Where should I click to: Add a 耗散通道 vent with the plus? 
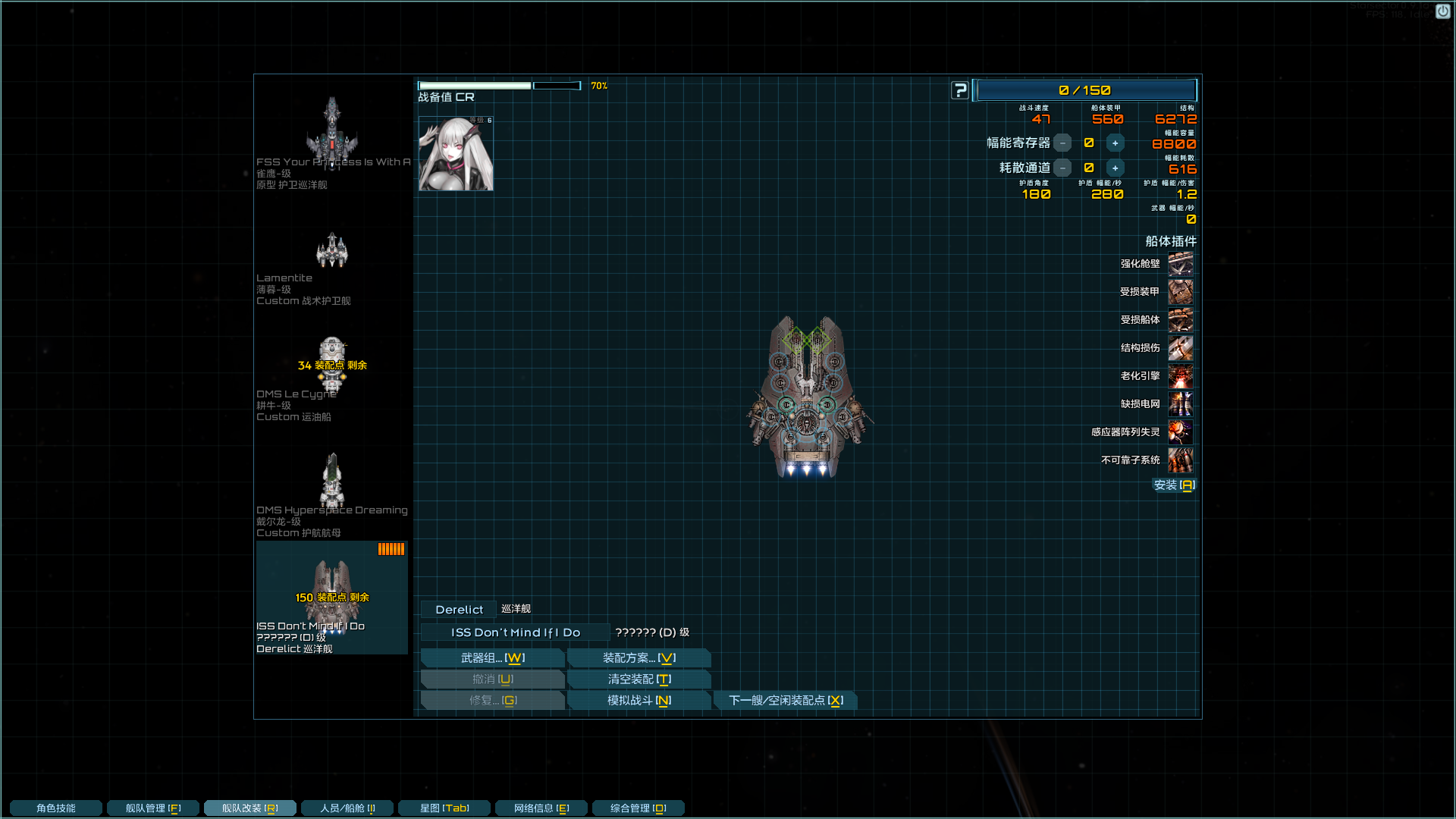coord(1115,168)
